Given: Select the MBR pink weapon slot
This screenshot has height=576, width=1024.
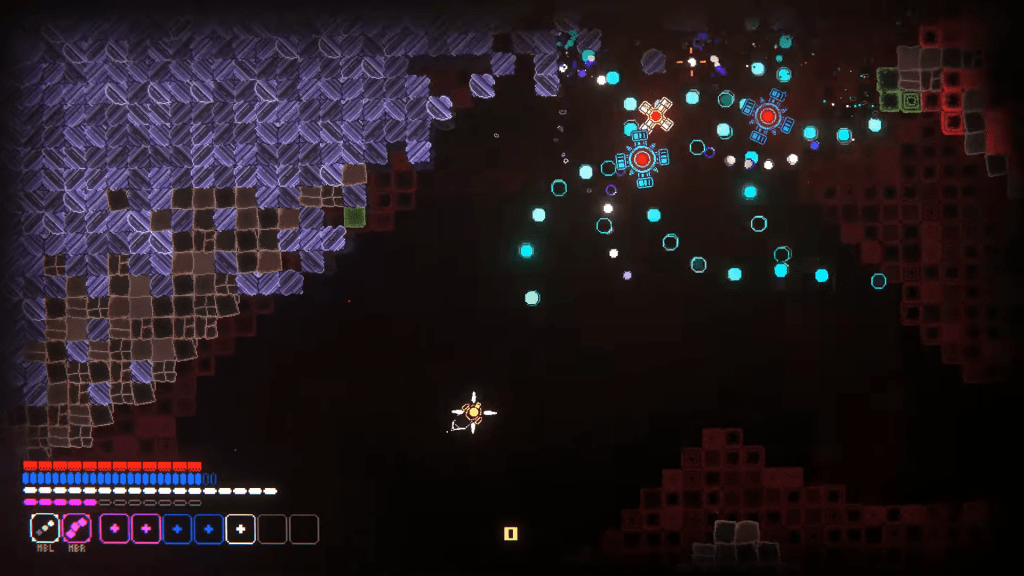Looking at the screenshot, I should pyautogui.click(x=77, y=527).
